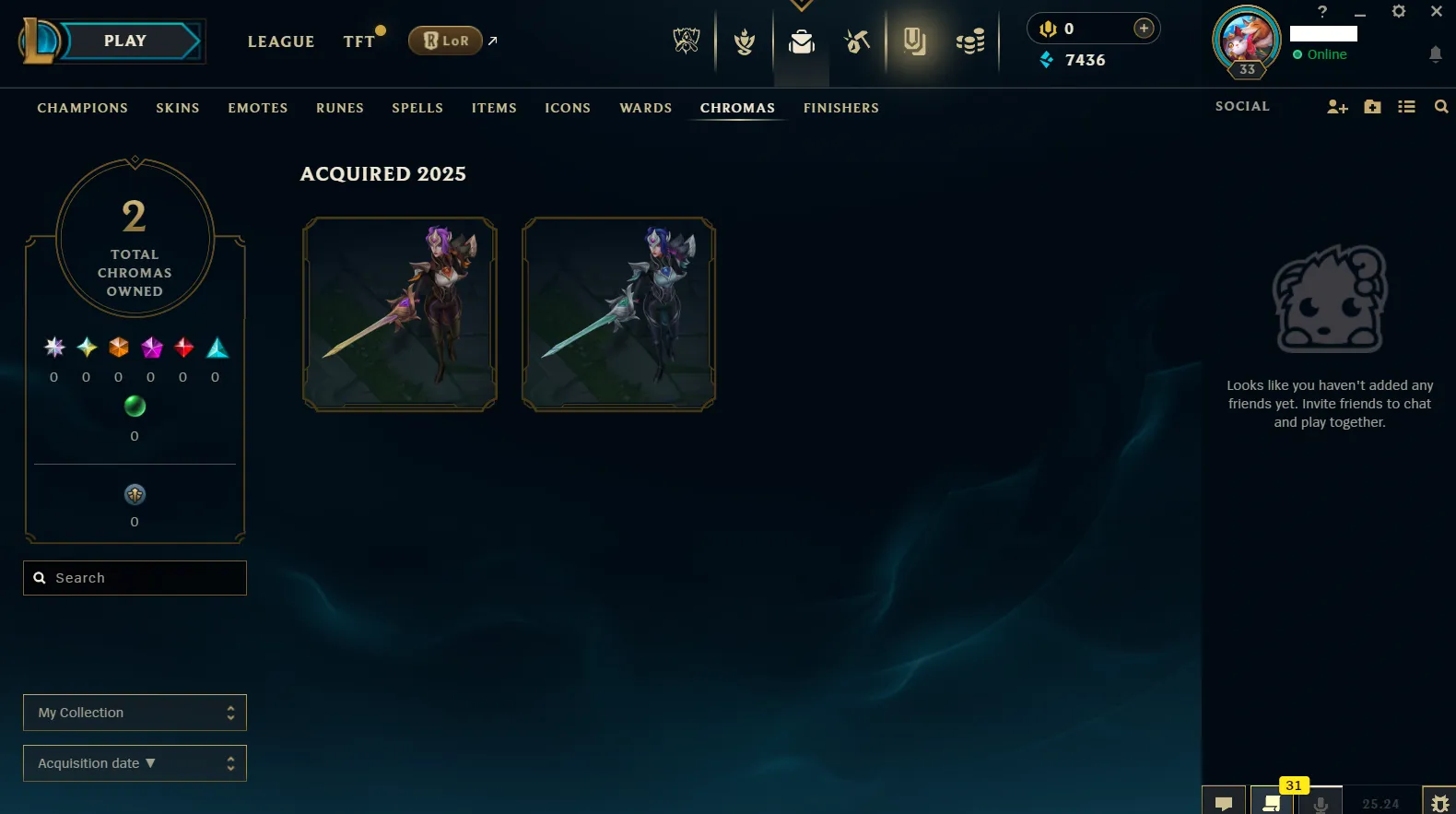This screenshot has width=1456, height=814.
Task: Expand the LoR external link
Action: click(x=492, y=41)
